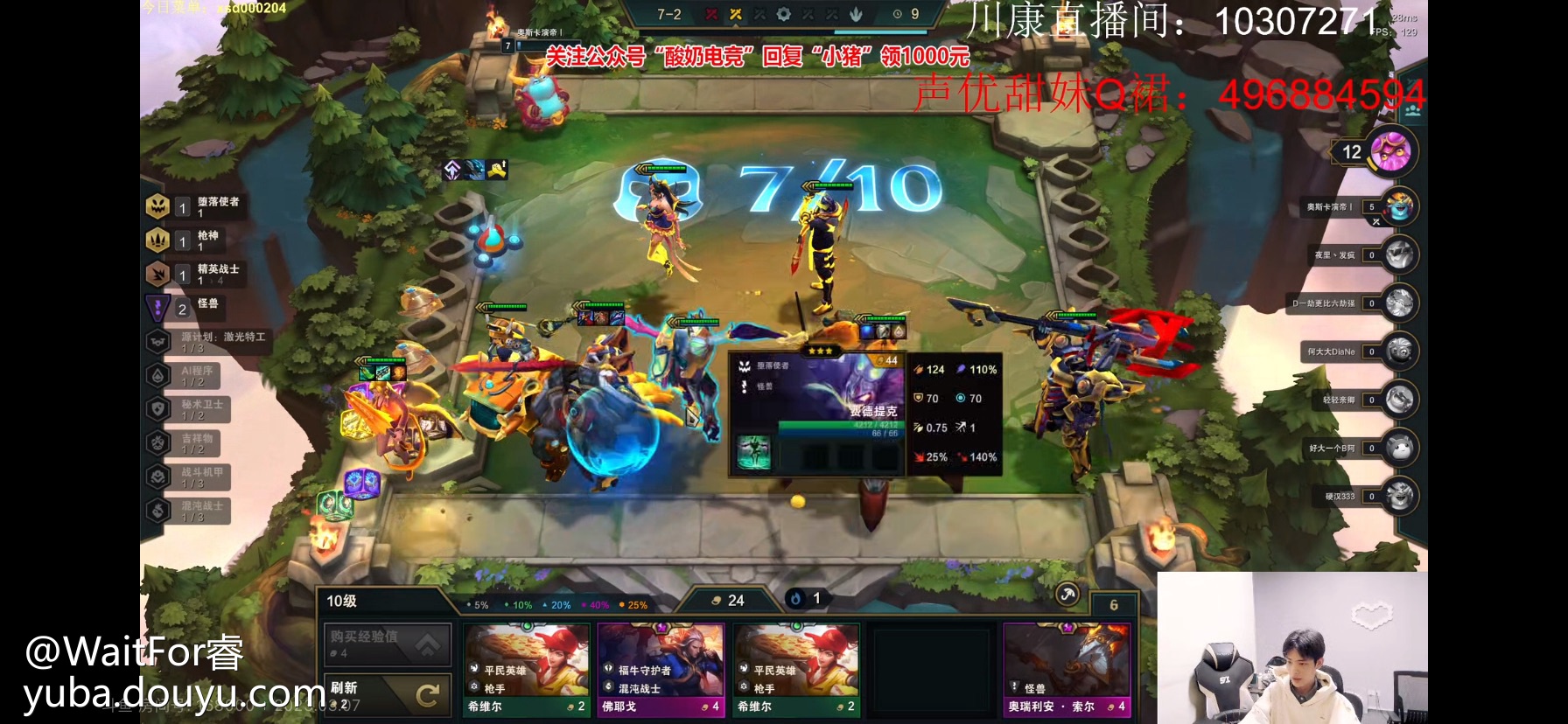Toggle the round shop lock icon above the shop
The width and height of the screenshot is (1568, 724).
coord(1067,595)
